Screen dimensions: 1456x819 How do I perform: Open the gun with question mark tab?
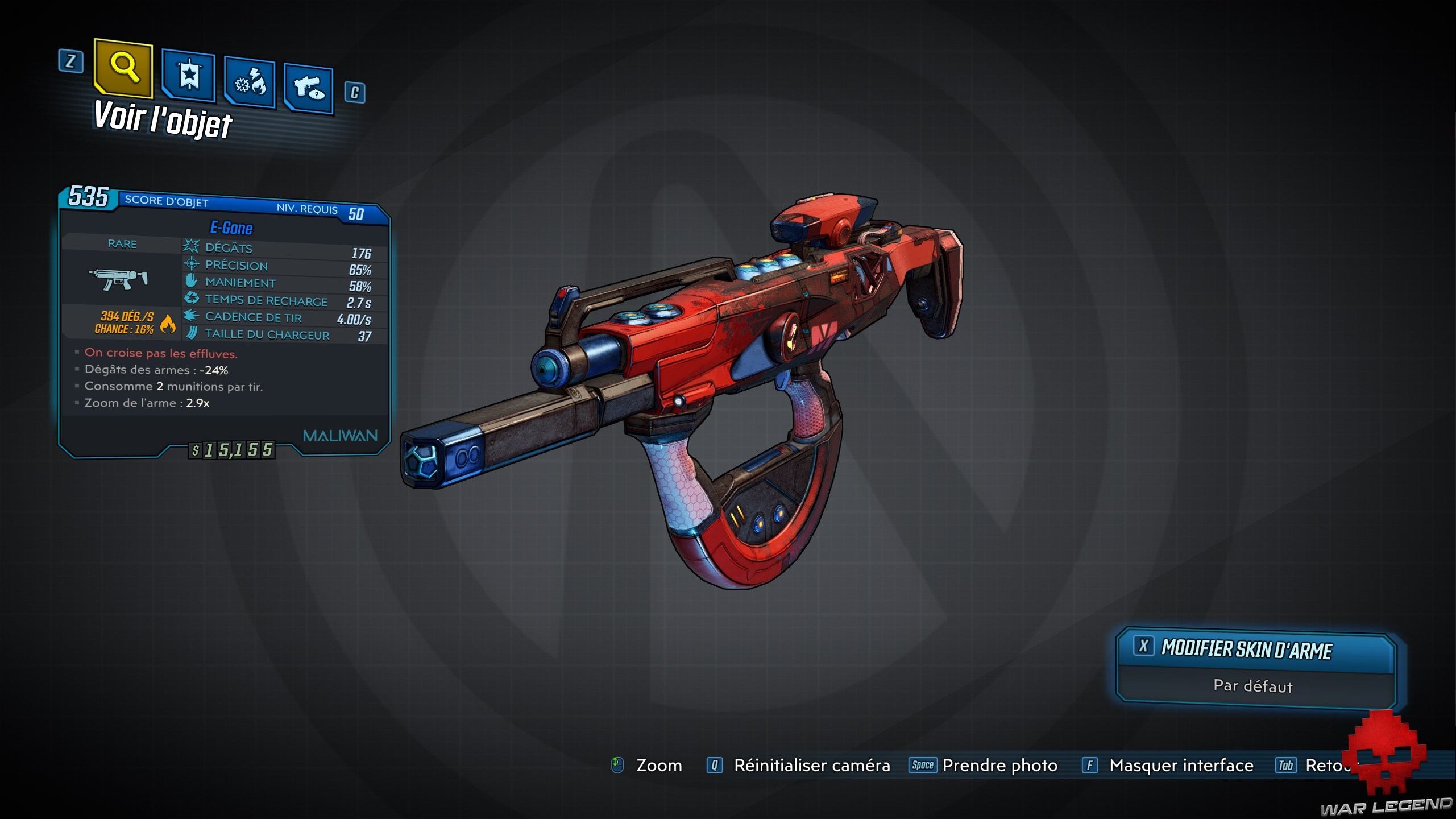coord(309,89)
